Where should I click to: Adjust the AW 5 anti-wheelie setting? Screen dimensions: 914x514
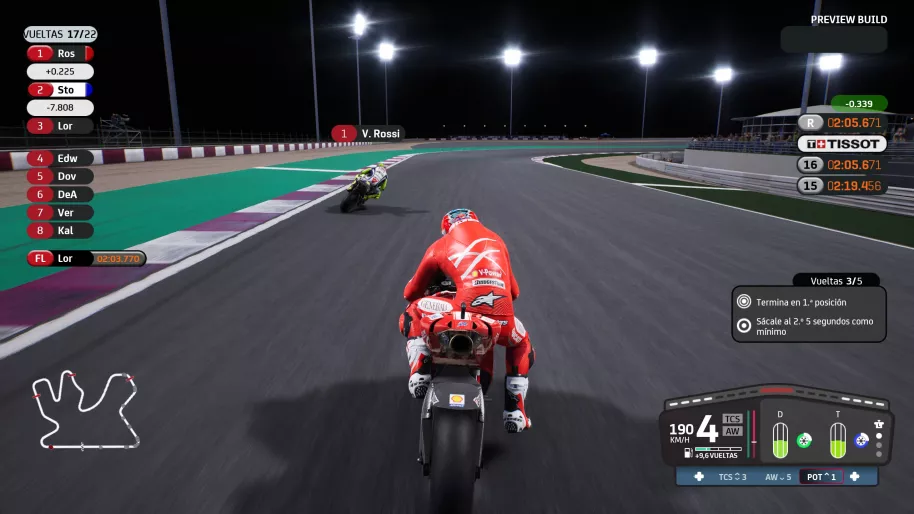778,477
